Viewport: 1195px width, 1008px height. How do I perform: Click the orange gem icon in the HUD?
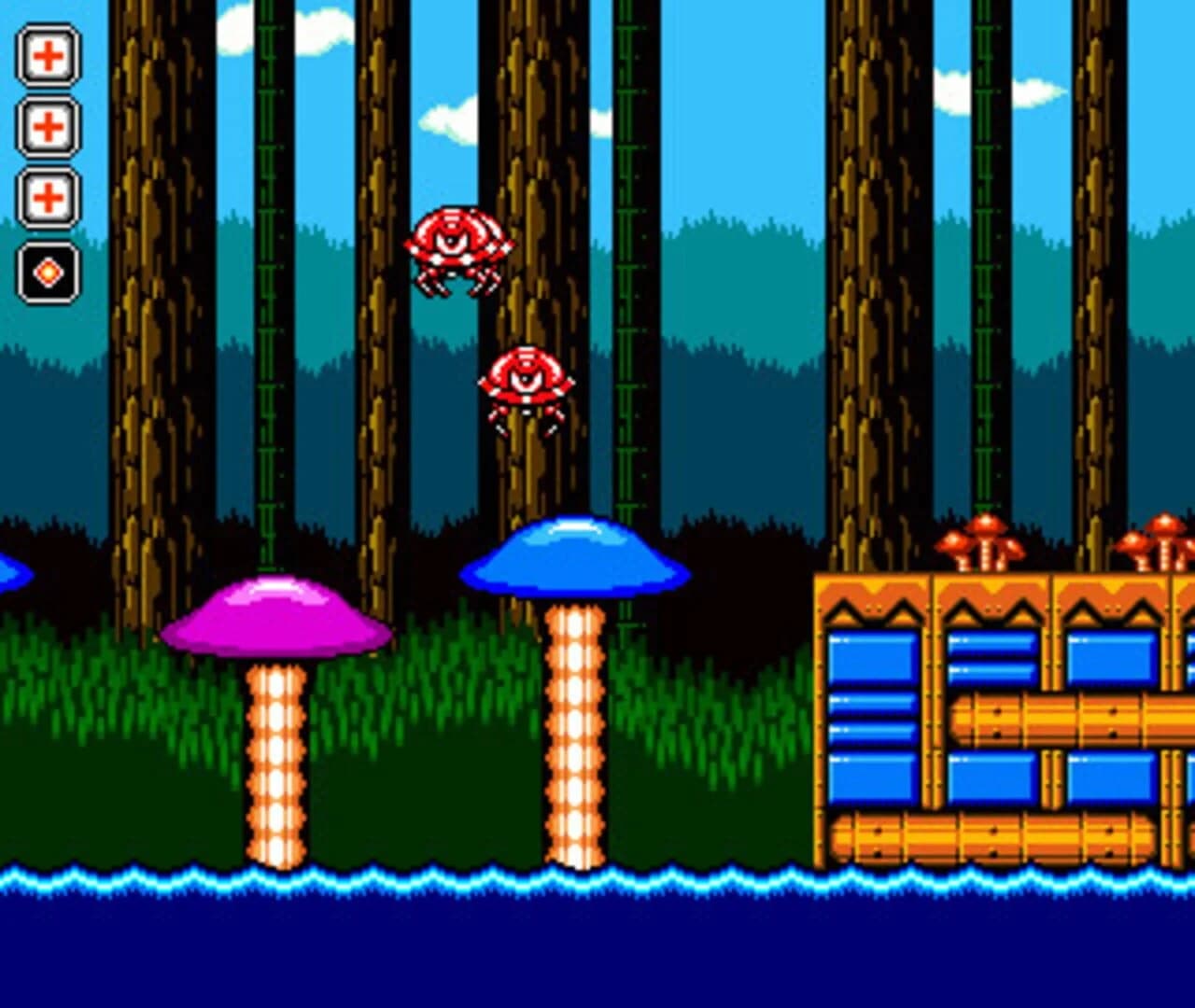click(x=49, y=271)
